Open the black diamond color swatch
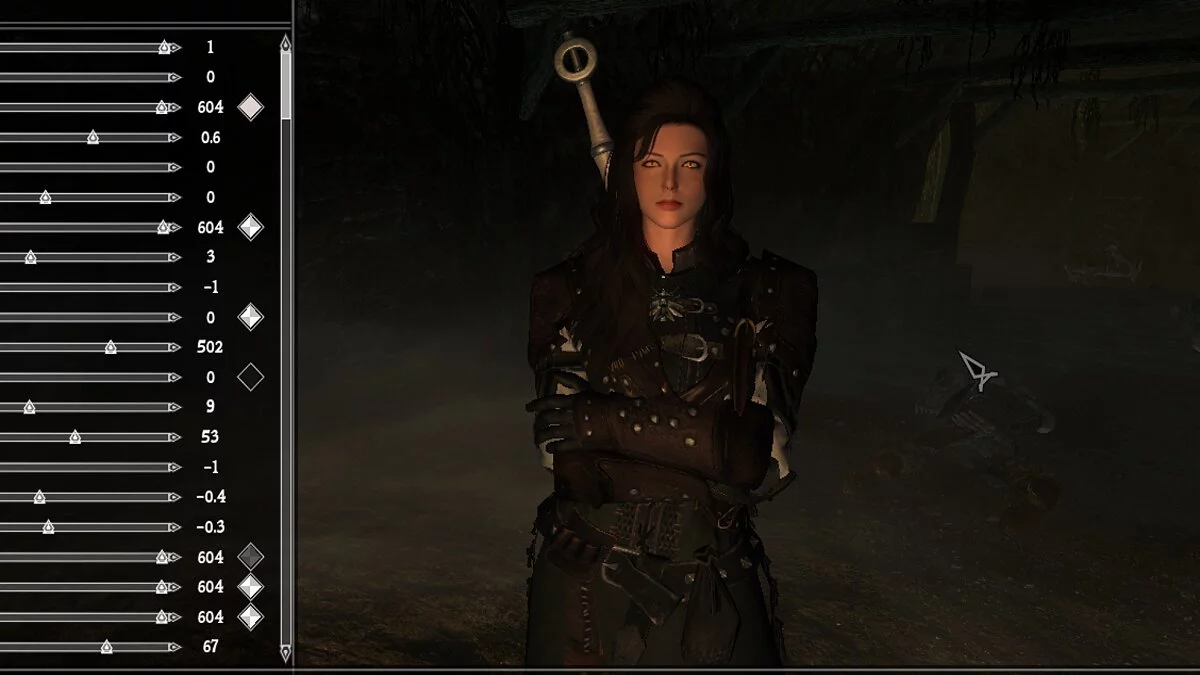Screen dimensions: 1200x675 click(250, 377)
